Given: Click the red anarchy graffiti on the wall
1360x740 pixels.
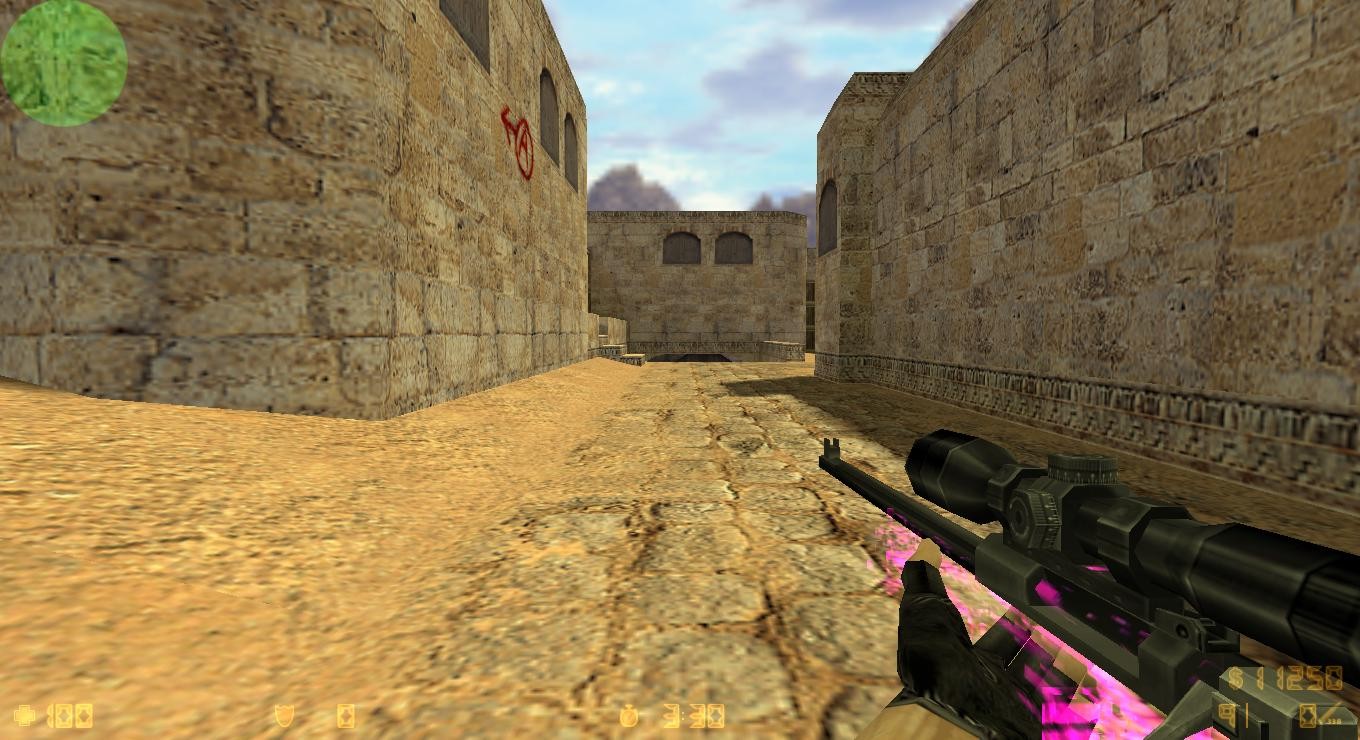Looking at the screenshot, I should click(x=516, y=143).
